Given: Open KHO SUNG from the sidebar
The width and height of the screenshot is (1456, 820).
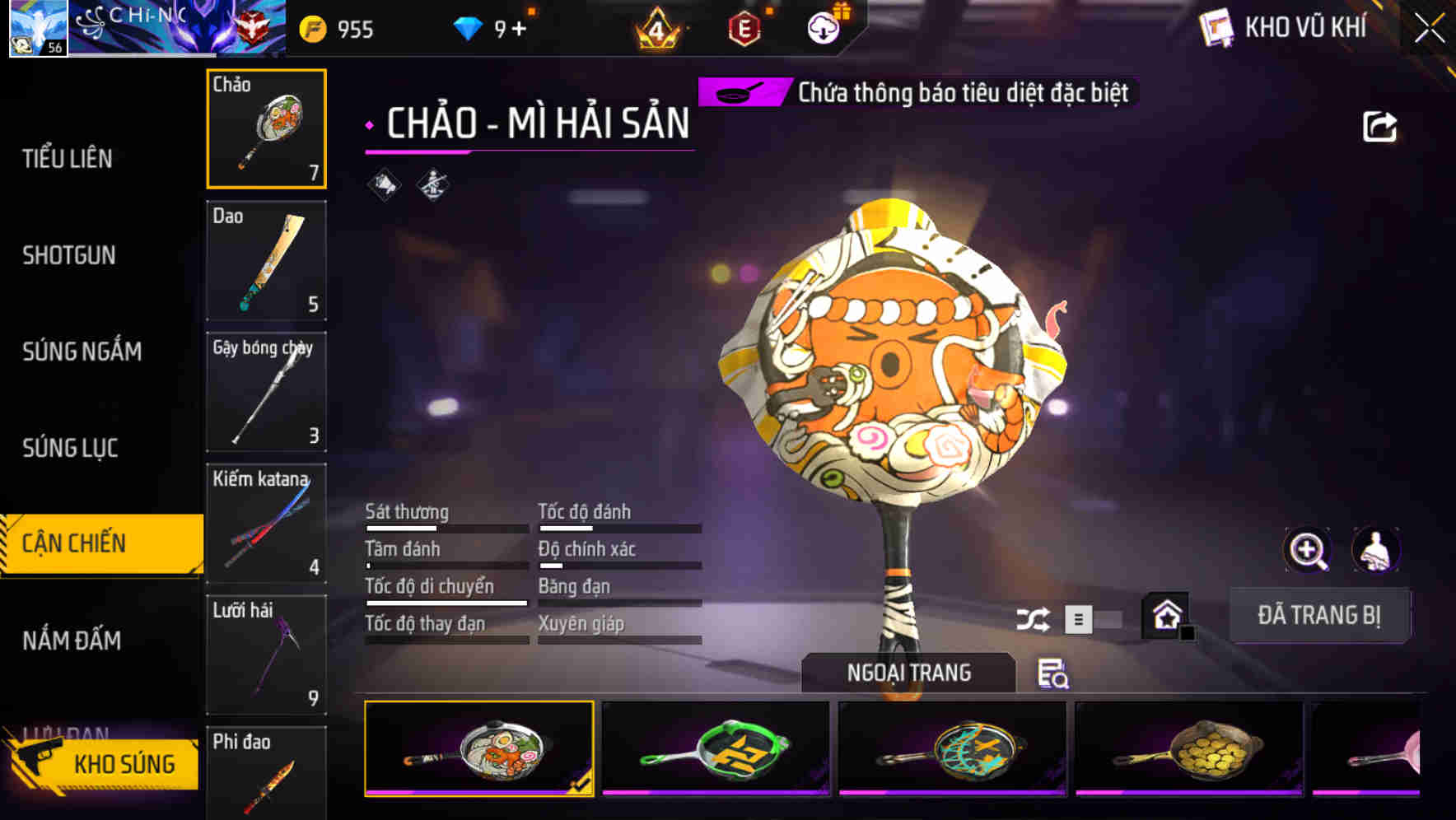Looking at the screenshot, I should pos(124,762).
